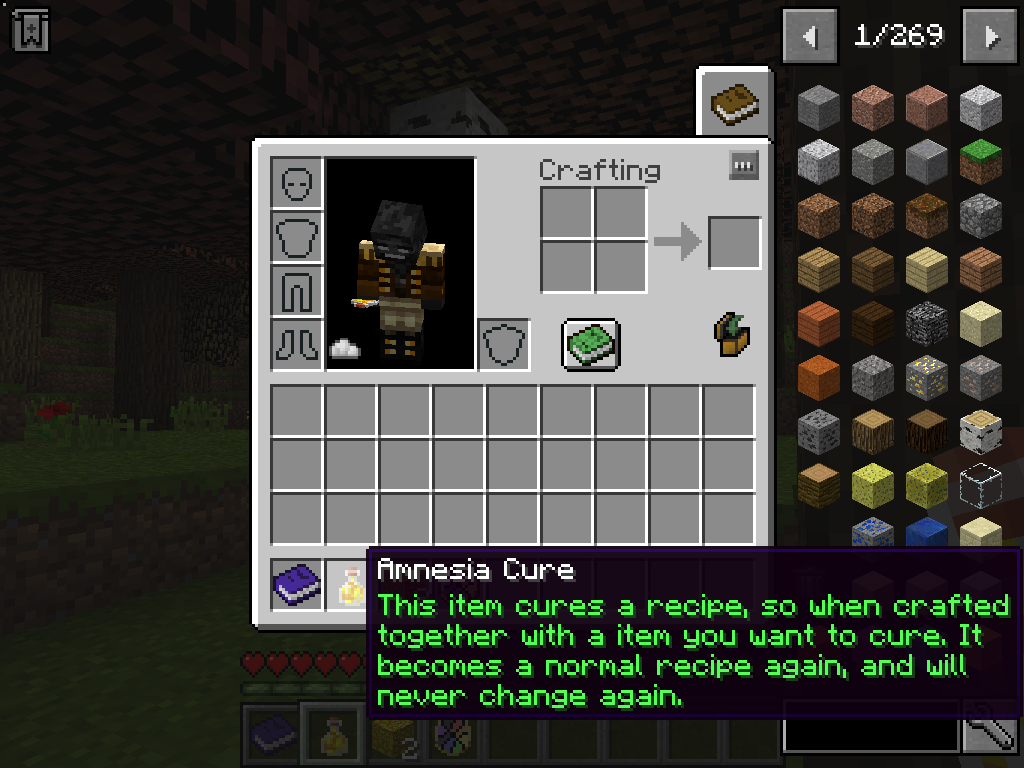Select the iron ore block
The image size is (1024, 768).
[x=981, y=377]
